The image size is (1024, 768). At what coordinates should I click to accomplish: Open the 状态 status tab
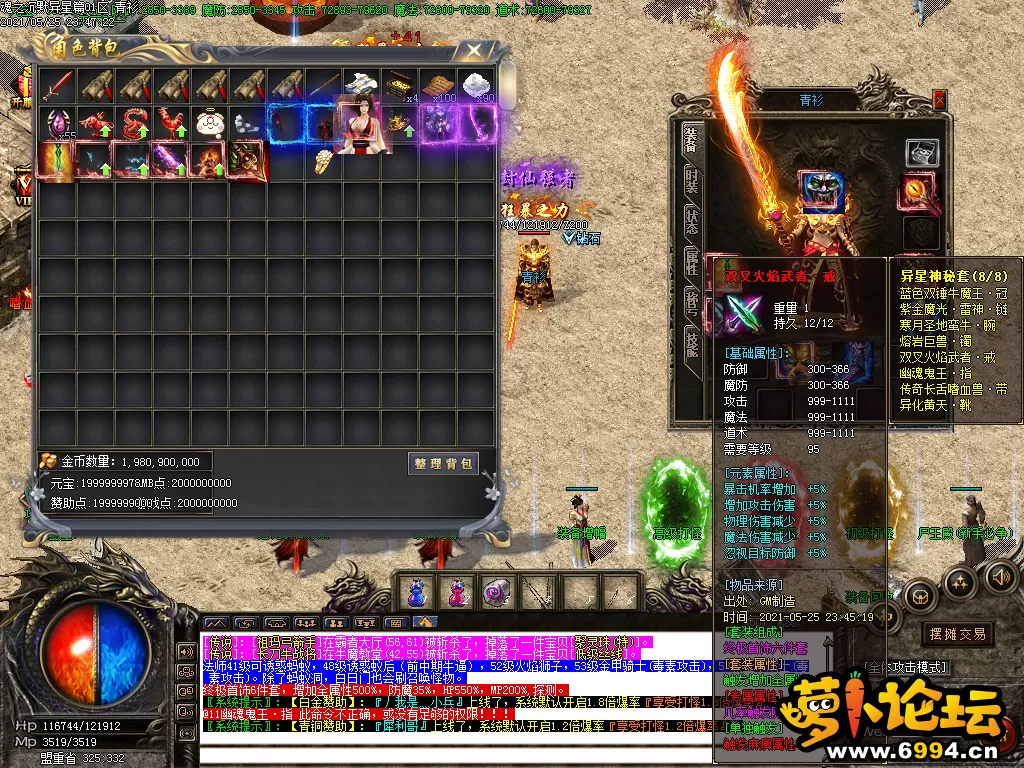(x=691, y=221)
